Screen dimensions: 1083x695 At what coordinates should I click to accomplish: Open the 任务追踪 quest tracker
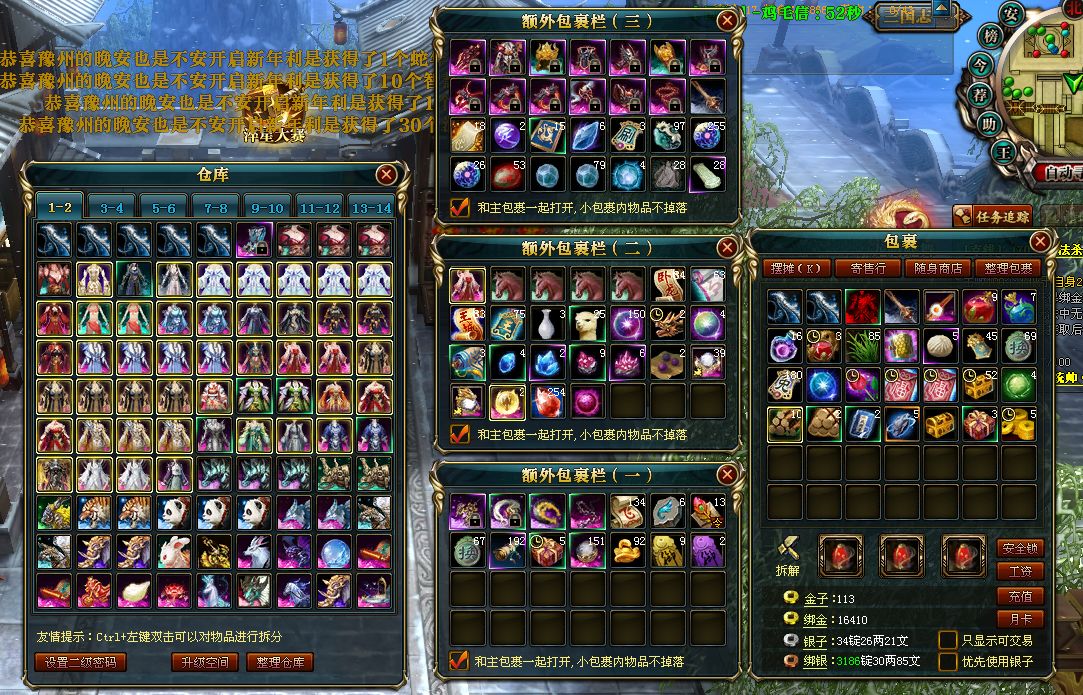(x=990, y=215)
